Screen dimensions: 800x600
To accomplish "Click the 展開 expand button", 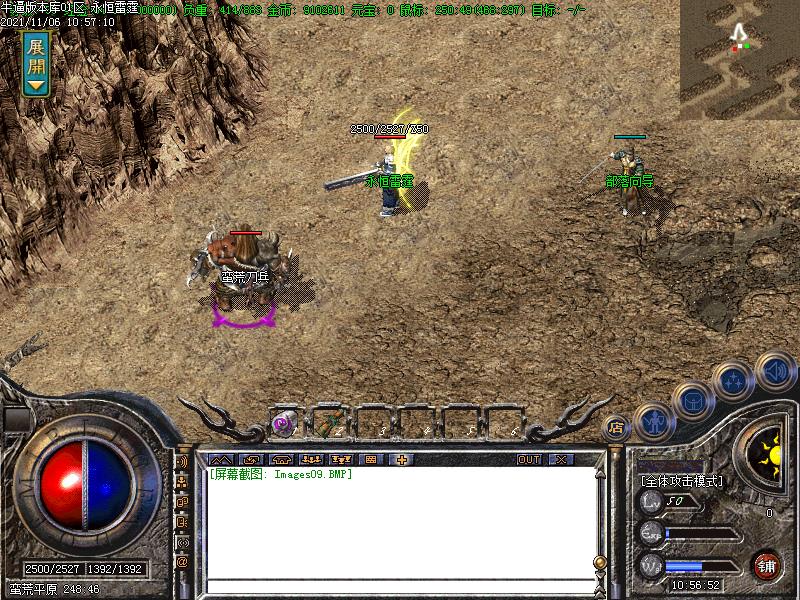I will (x=36, y=62).
